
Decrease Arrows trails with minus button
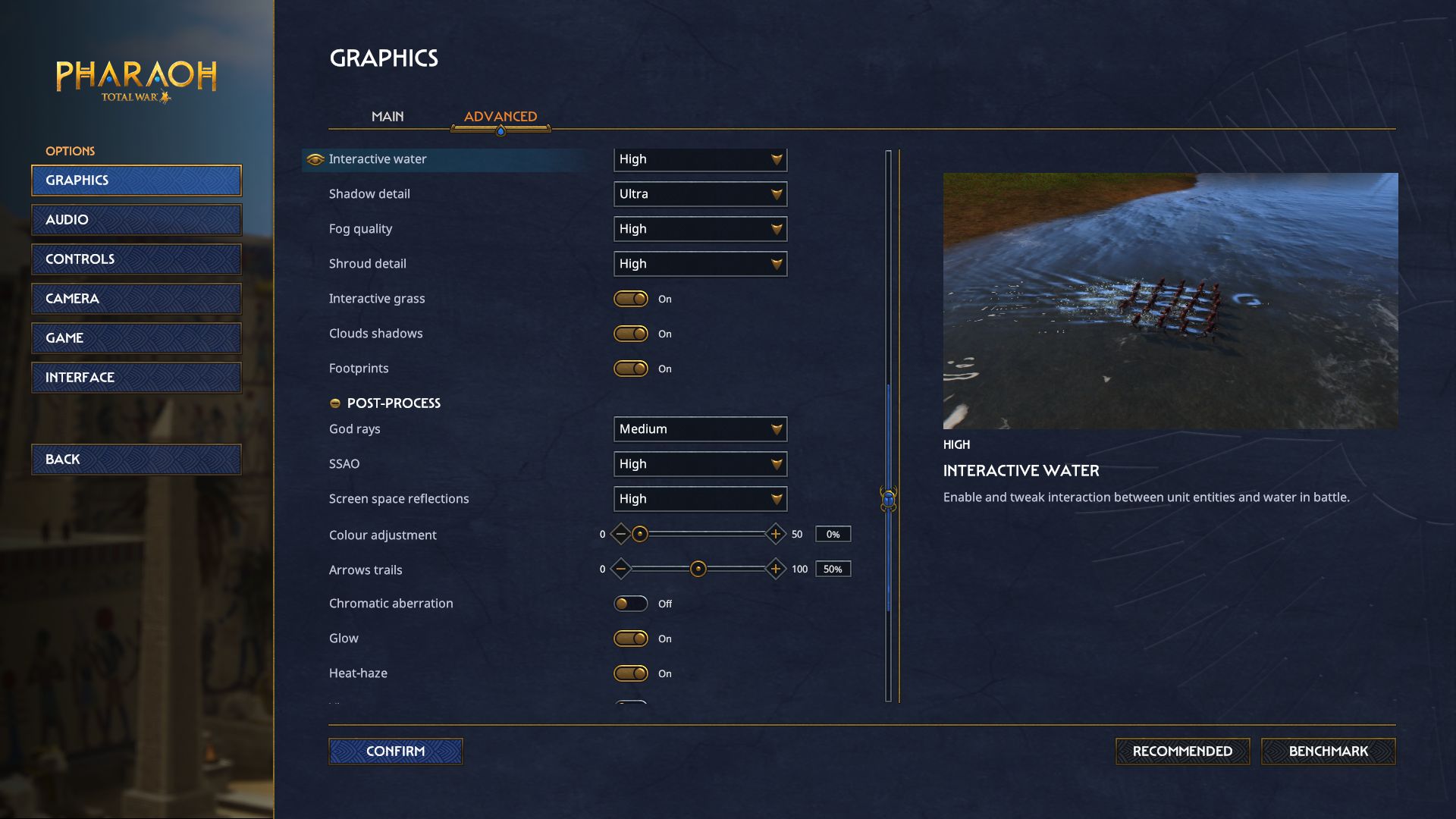click(621, 570)
